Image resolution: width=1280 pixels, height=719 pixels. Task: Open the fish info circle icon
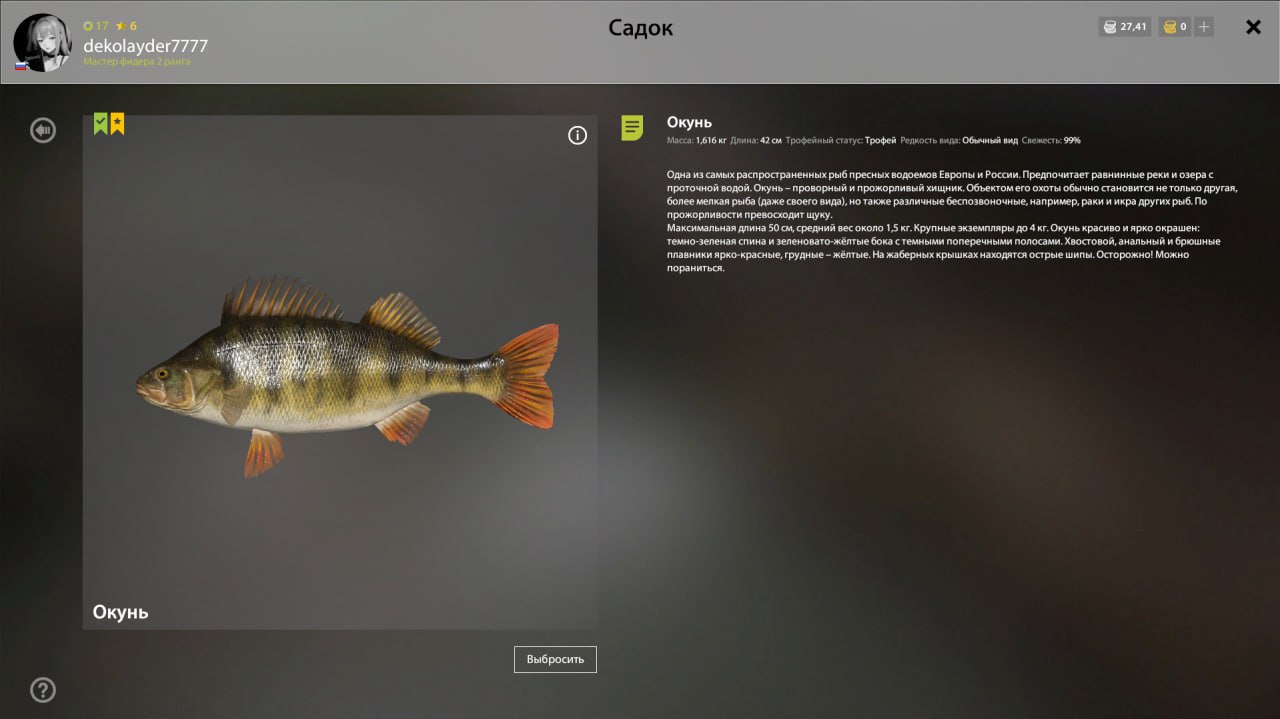pyautogui.click(x=577, y=136)
